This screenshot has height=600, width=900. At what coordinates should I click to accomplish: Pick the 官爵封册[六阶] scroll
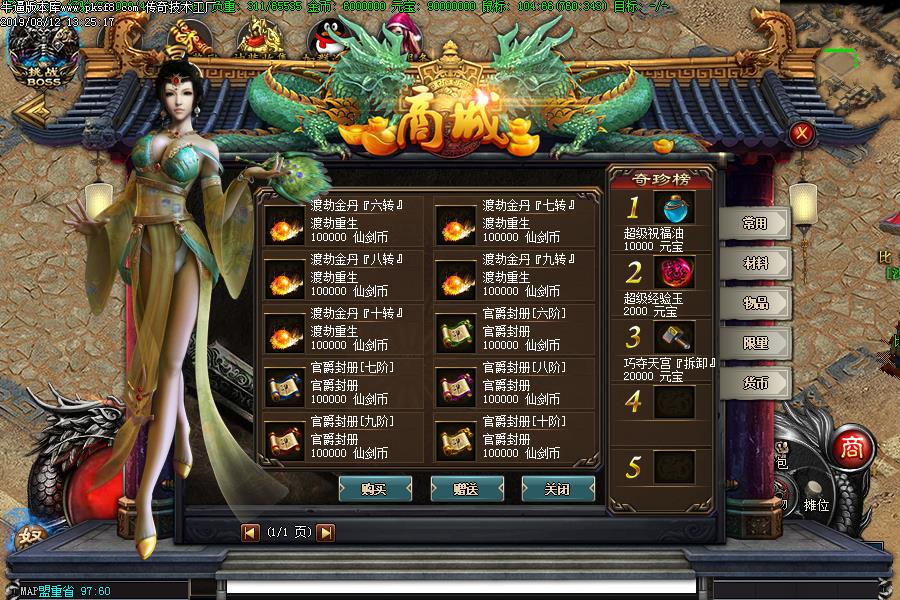click(456, 333)
